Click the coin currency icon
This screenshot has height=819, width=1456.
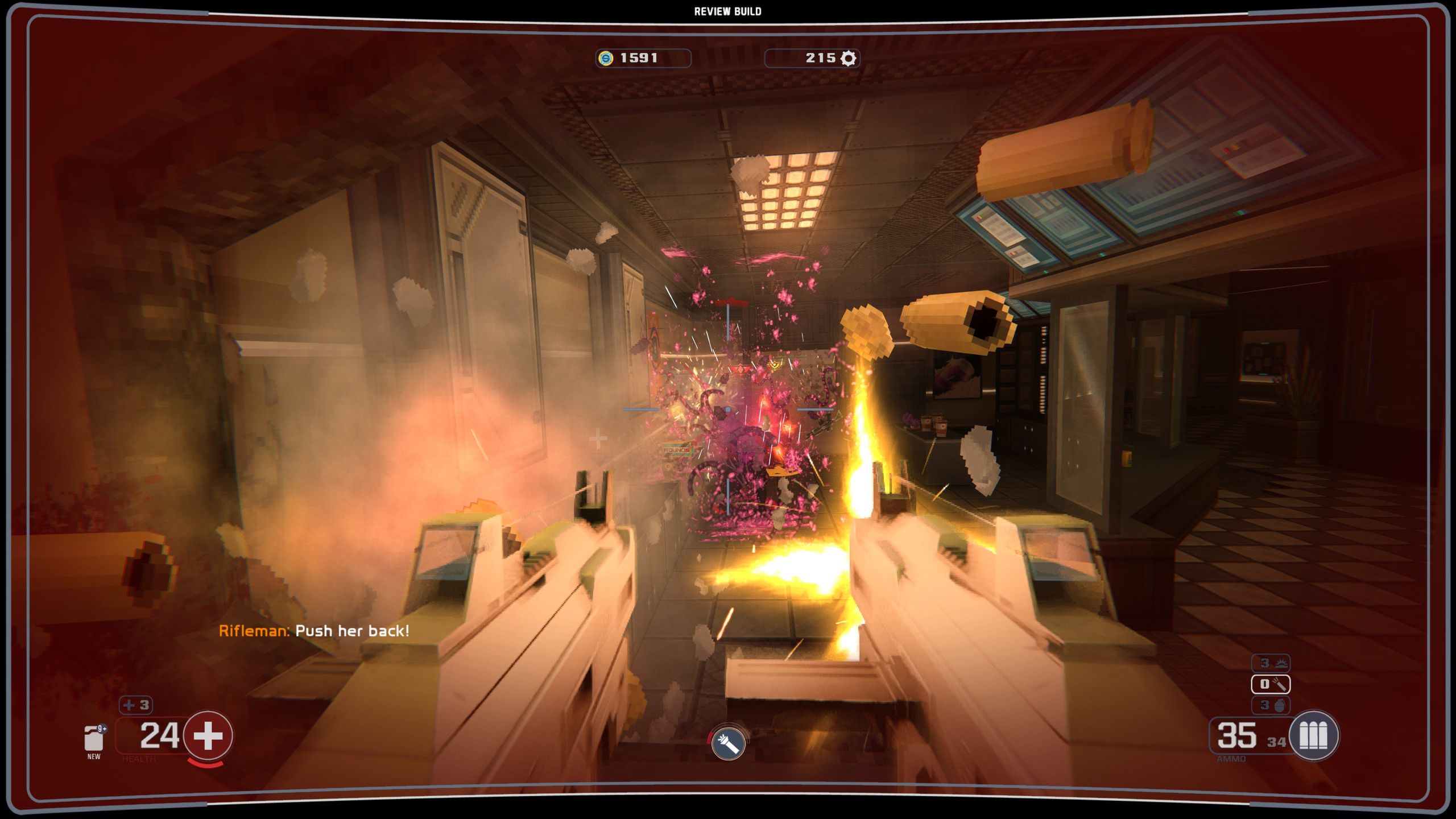[606, 58]
